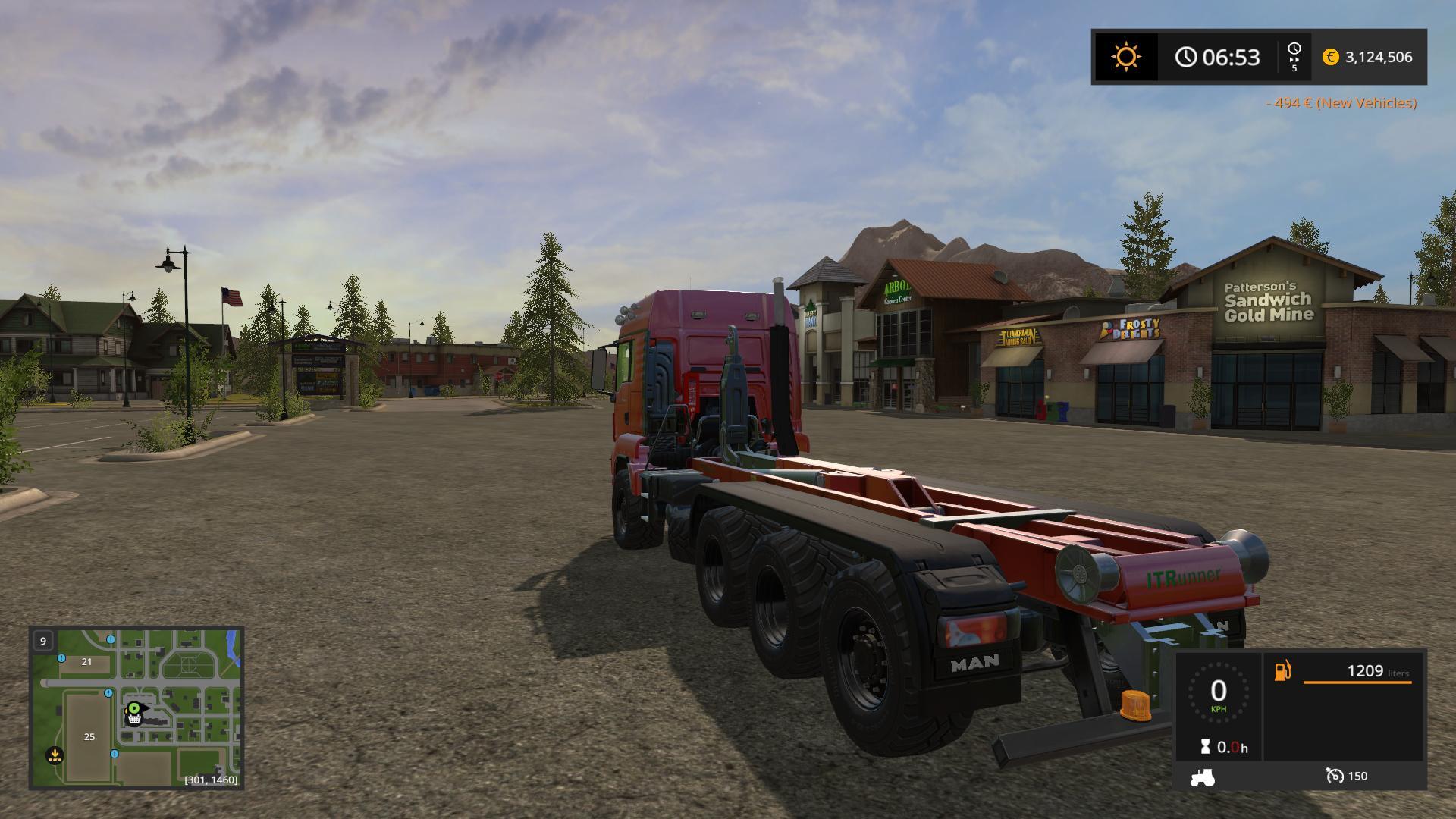Open the minimap in the corner
The image size is (1456, 819).
point(136,707)
